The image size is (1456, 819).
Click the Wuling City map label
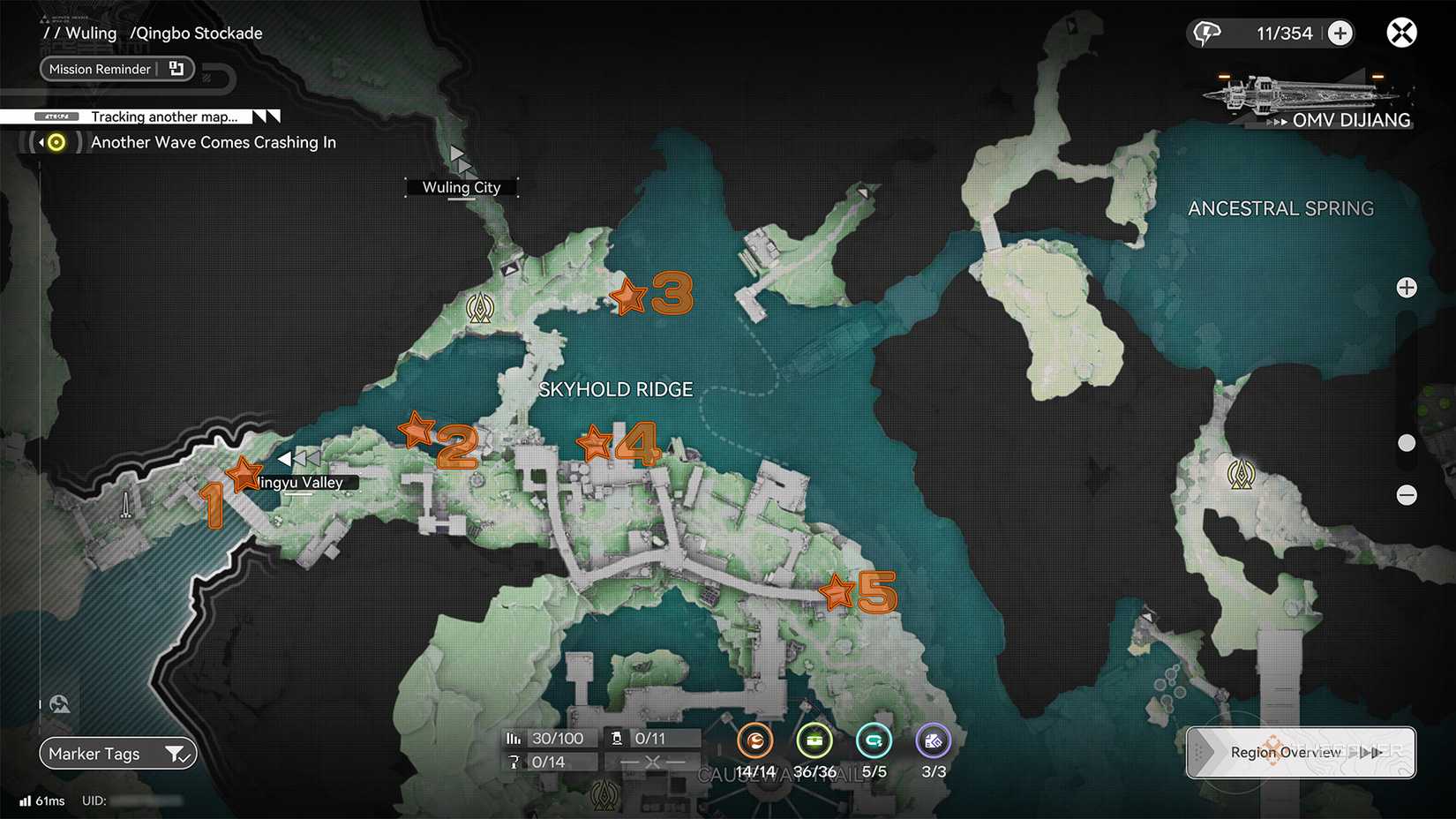462,187
